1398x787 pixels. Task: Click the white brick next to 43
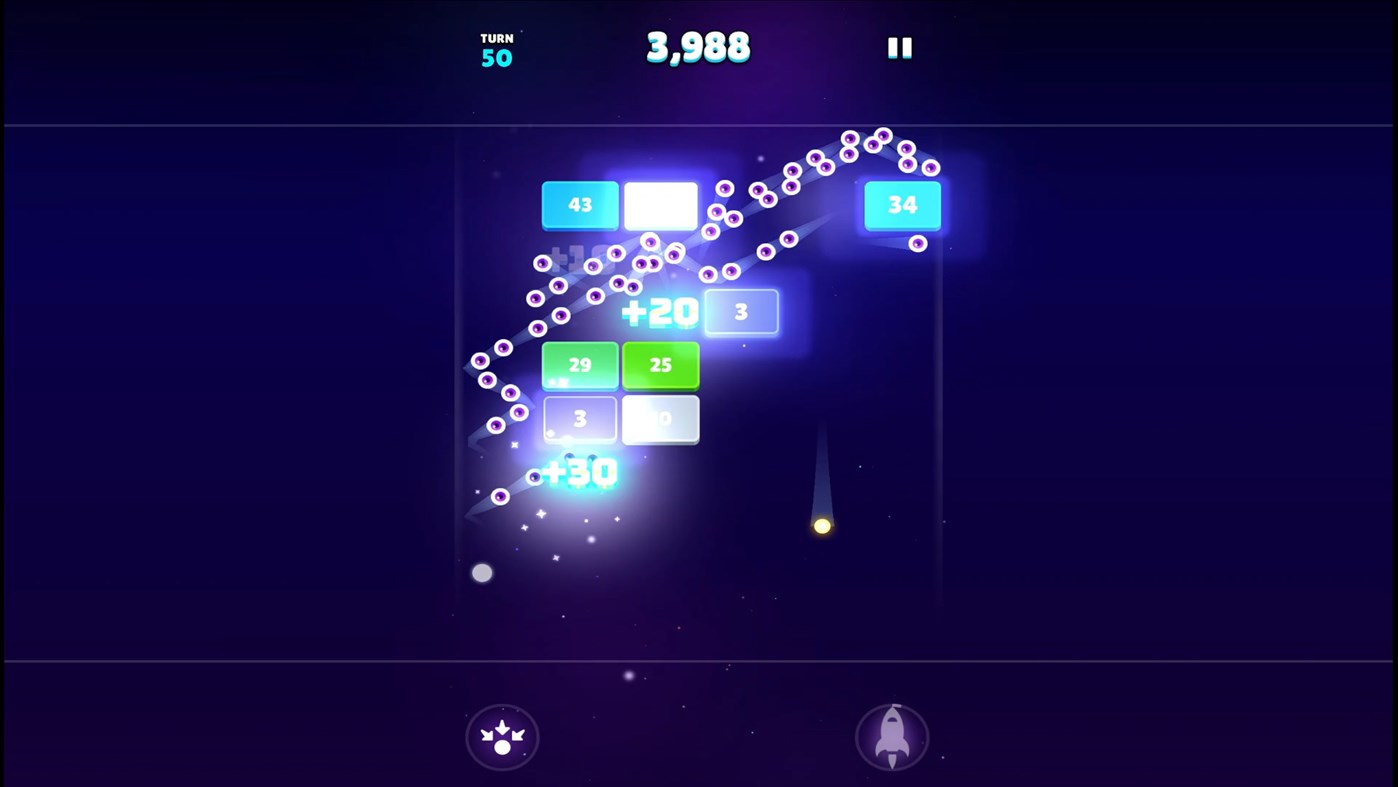pyautogui.click(x=661, y=204)
